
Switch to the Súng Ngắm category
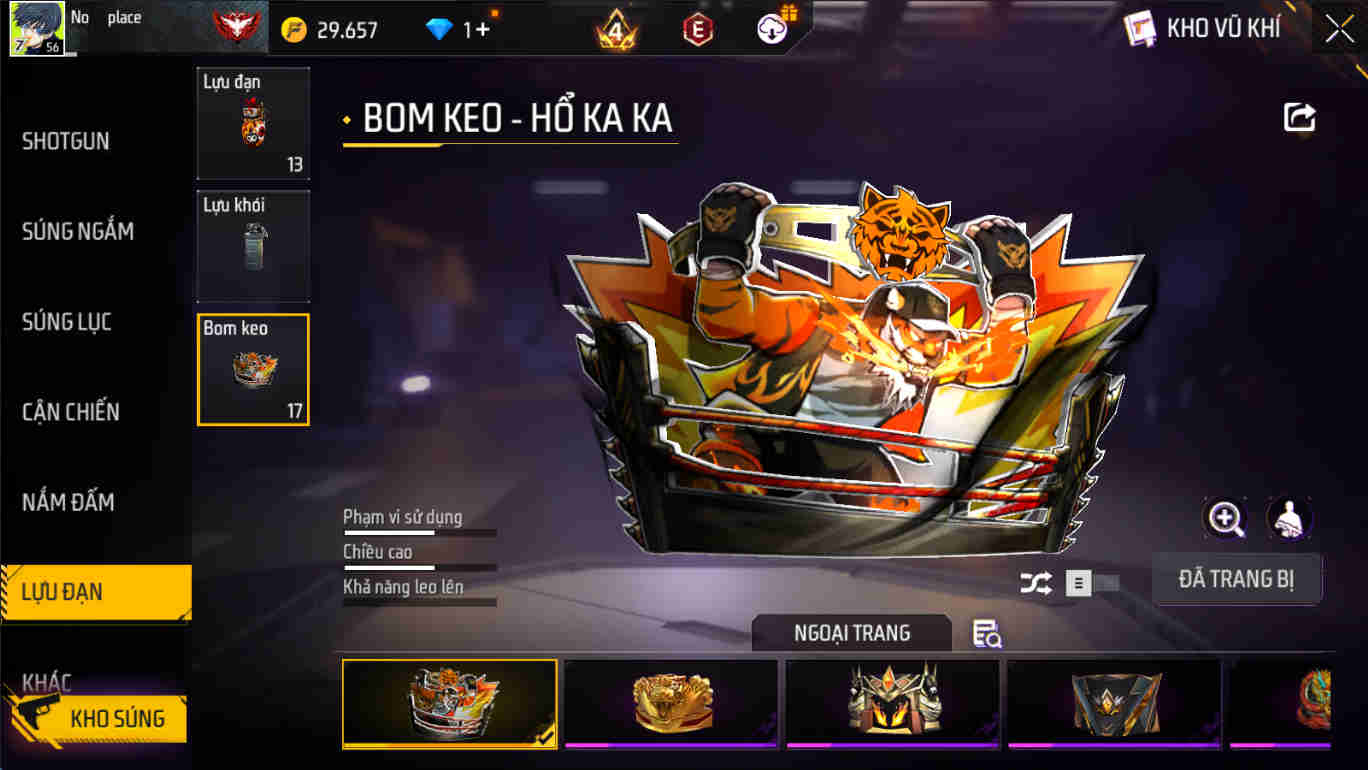coord(78,231)
